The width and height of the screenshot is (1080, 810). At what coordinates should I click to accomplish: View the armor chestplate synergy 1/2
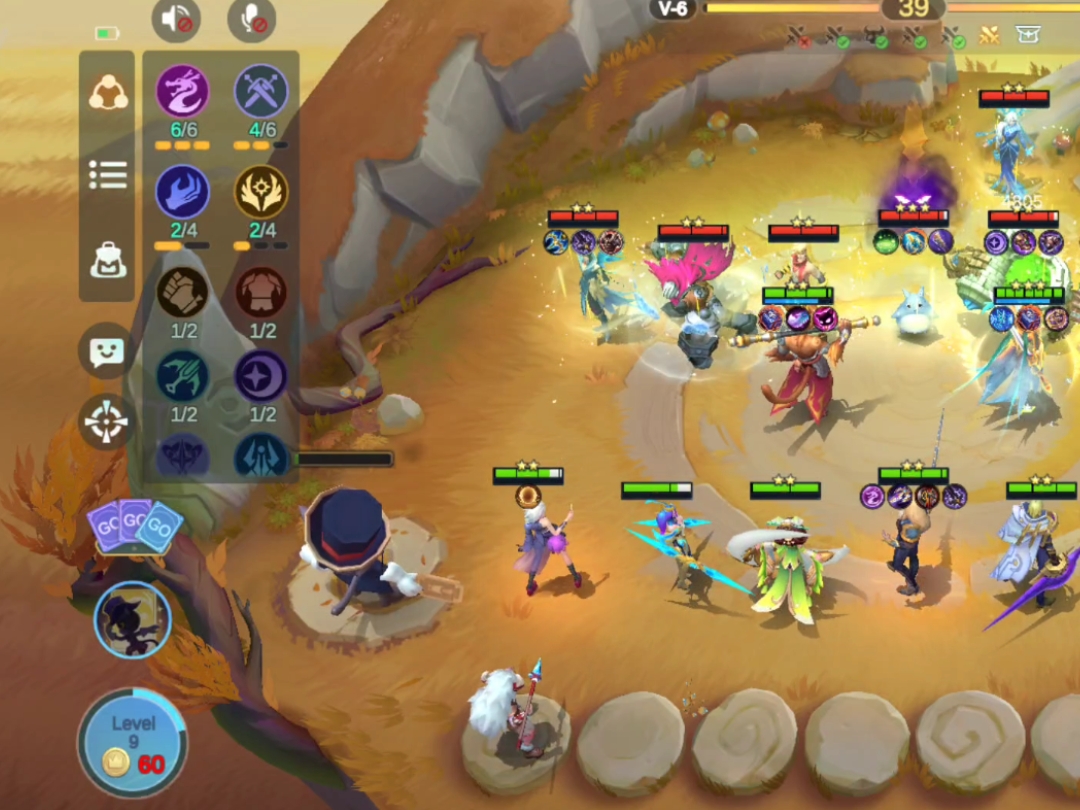click(261, 292)
